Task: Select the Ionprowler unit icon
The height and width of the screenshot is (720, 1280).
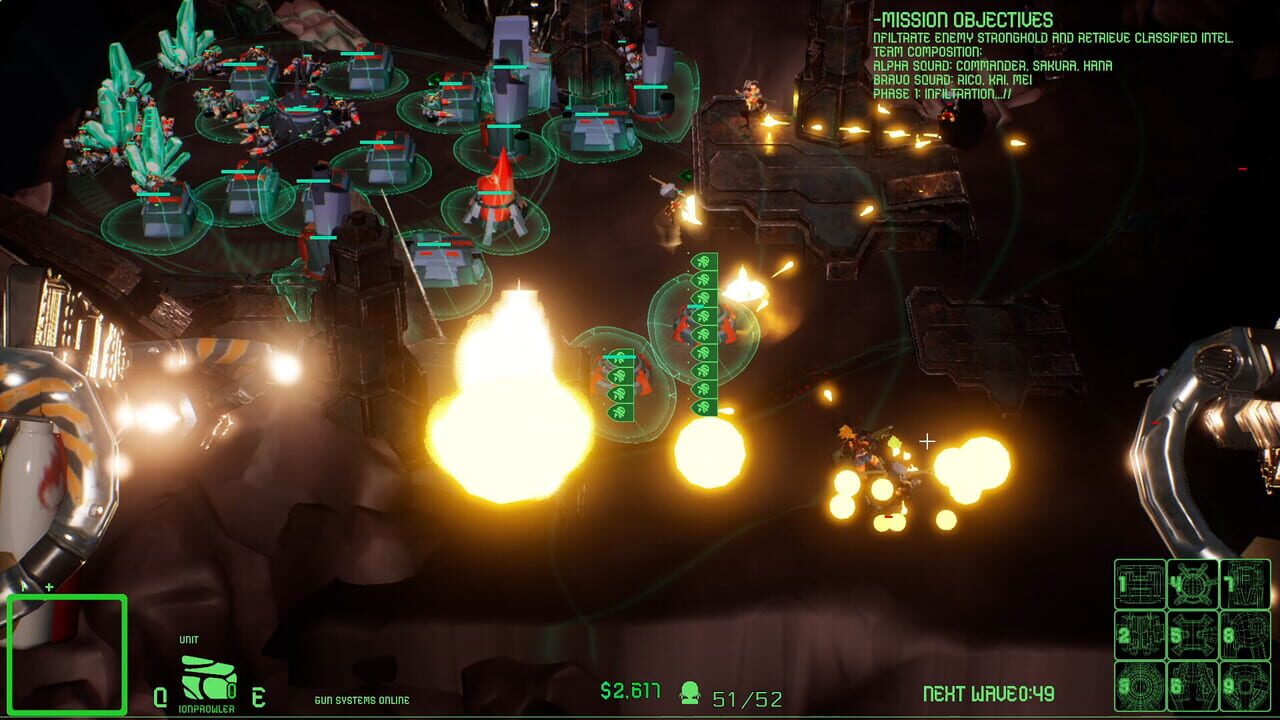Action: coord(209,680)
